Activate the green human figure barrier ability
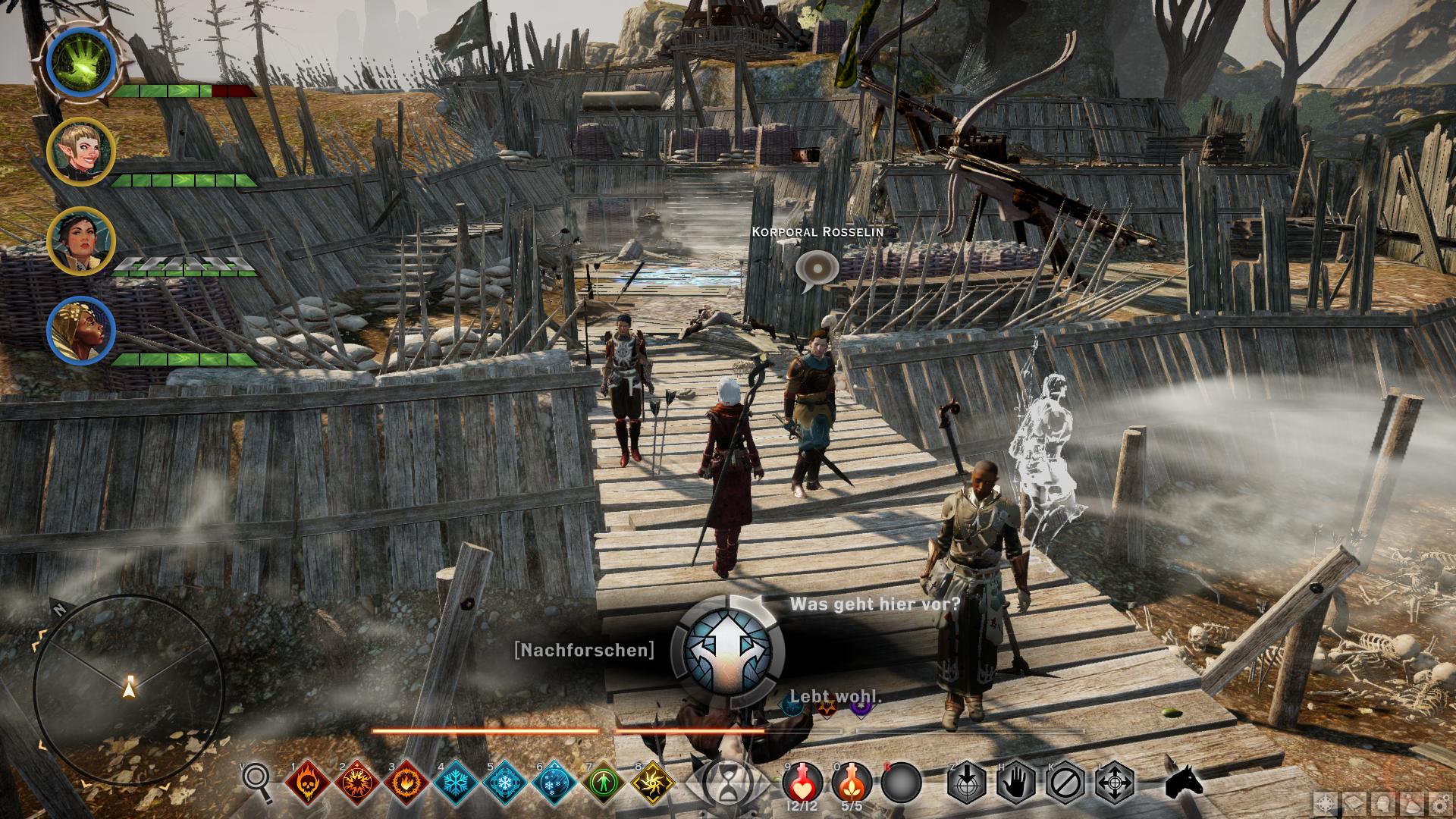This screenshot has height=819, width=1456. click(x=603, y=782)
